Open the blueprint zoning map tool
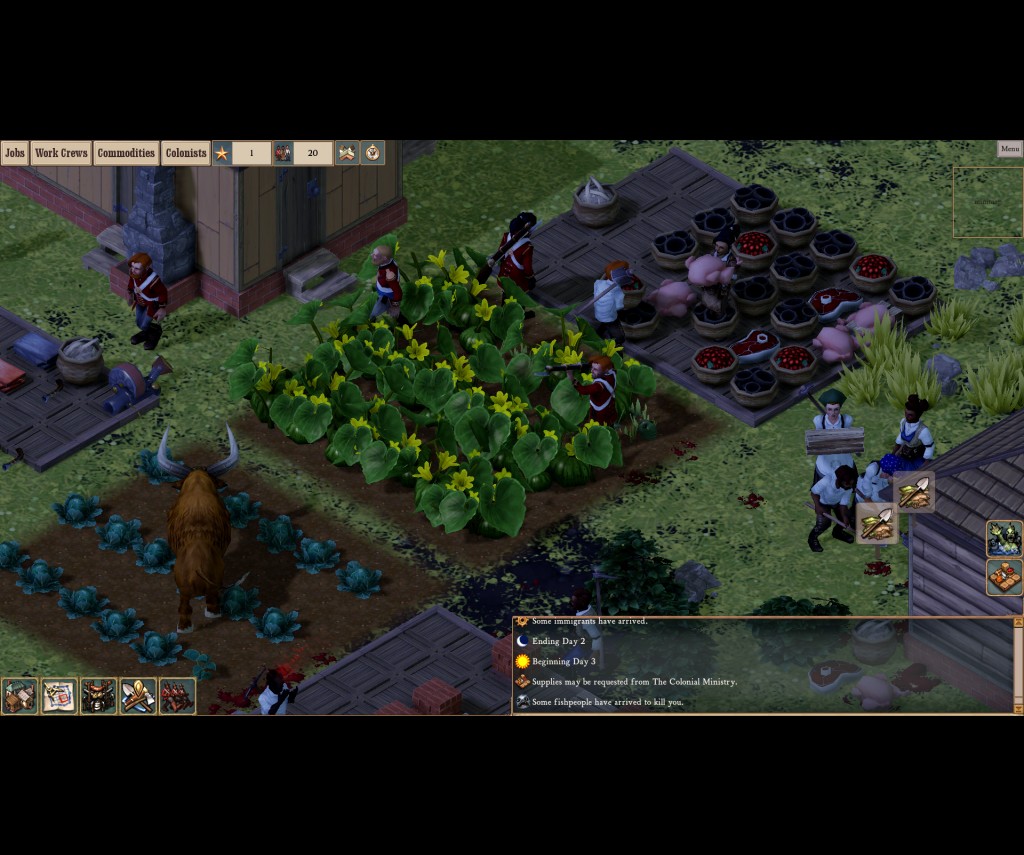This screenshot has width=1024, height=855. click(59, 696)
